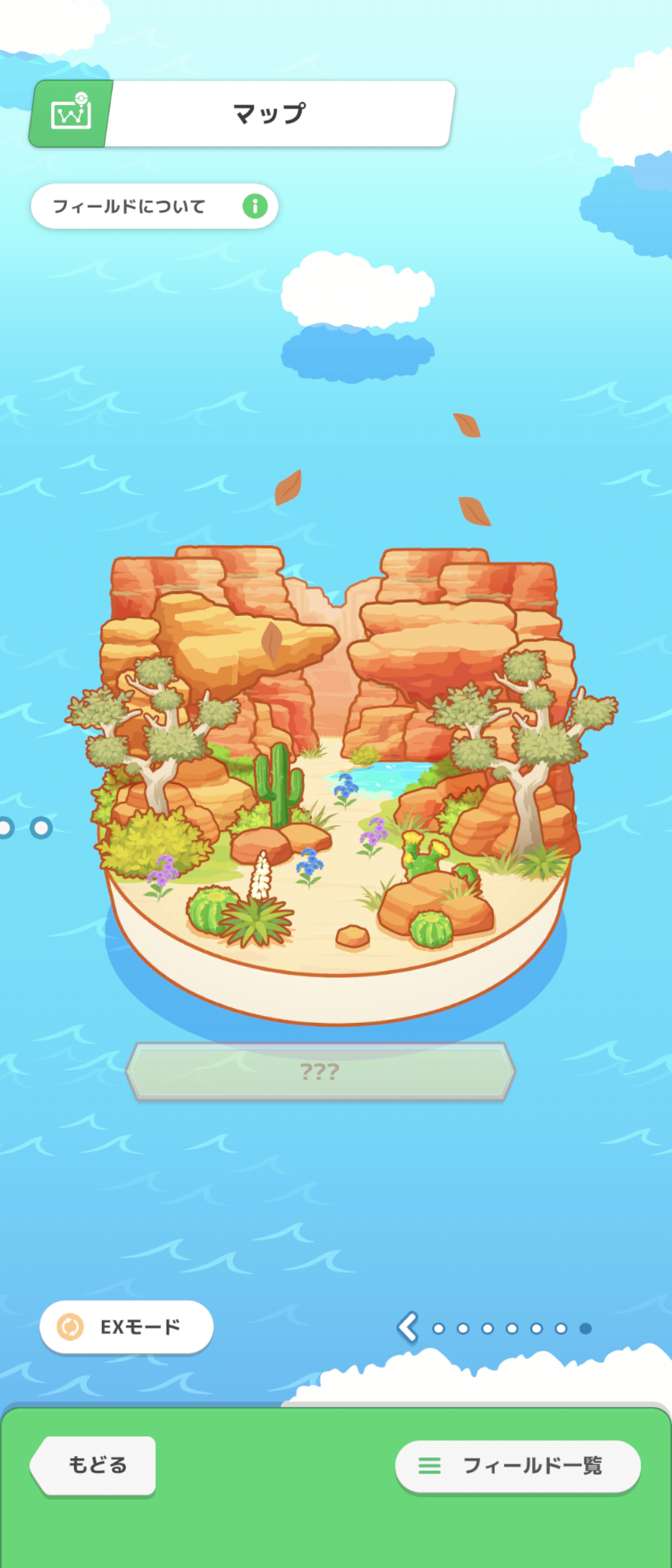Click the left arrow to previous field
Screen dimensions: 672x1568
click(408, 1327)
